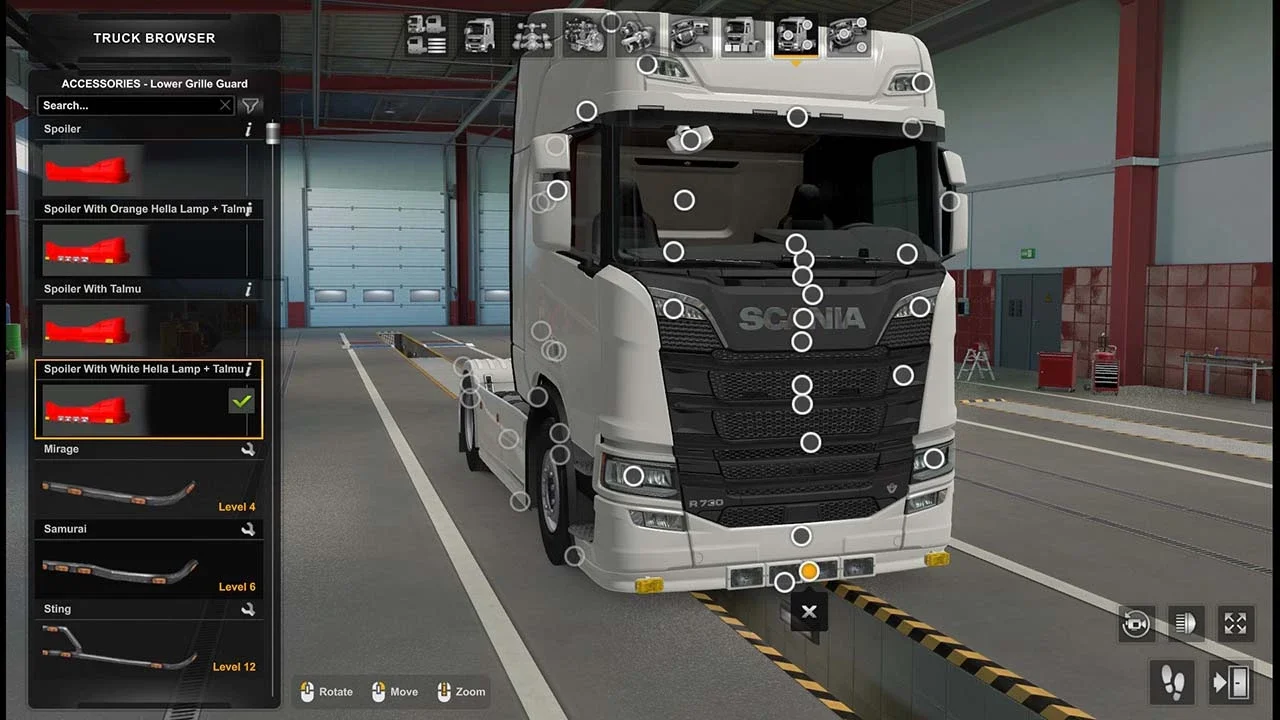Enter walk-around mode via footsteps icon
This screenshot has width=1280, height=720.
pyautogui.click(x=1172, y=682)
